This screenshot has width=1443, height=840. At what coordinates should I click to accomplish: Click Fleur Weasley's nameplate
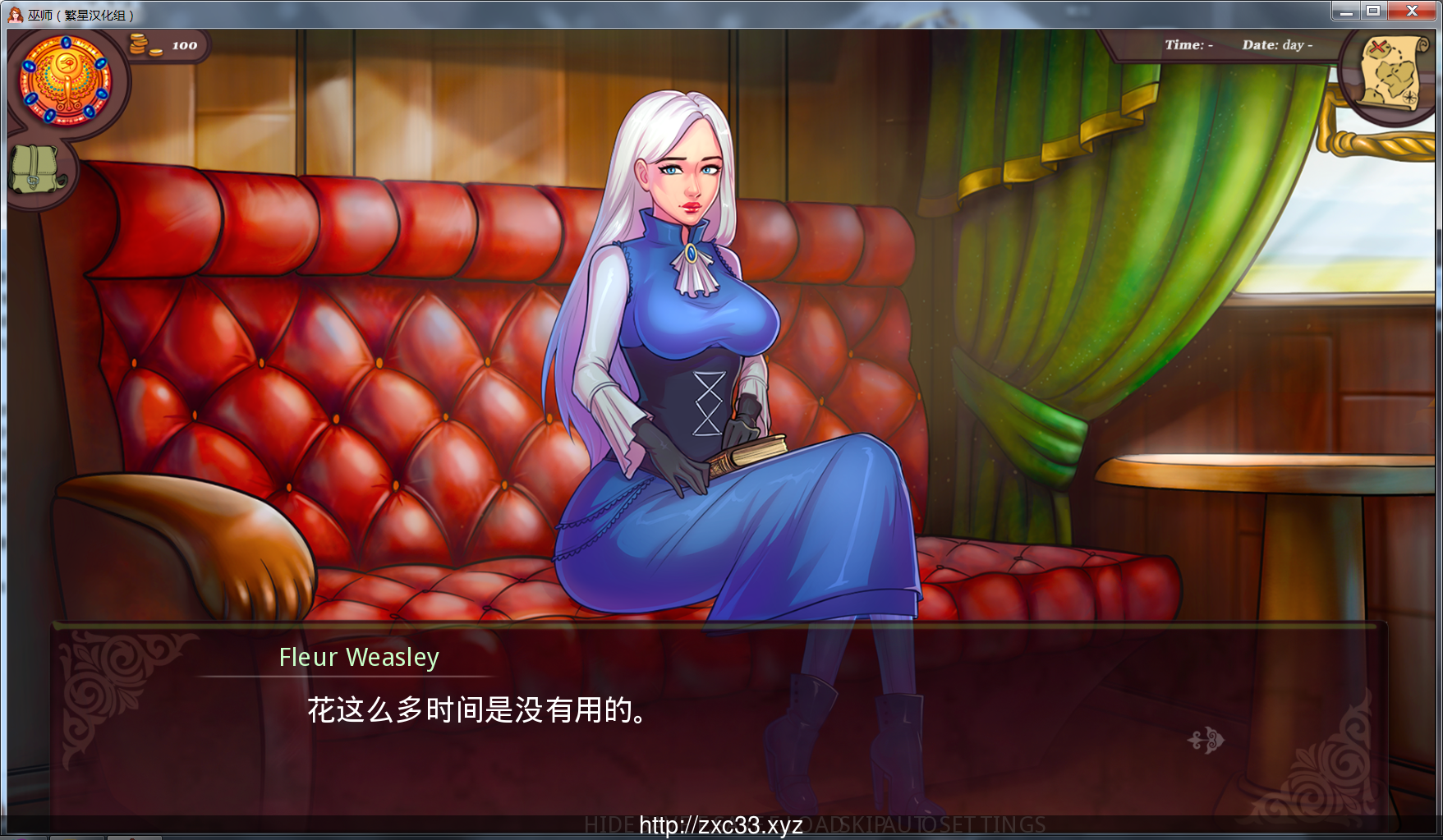click(359, 657)
